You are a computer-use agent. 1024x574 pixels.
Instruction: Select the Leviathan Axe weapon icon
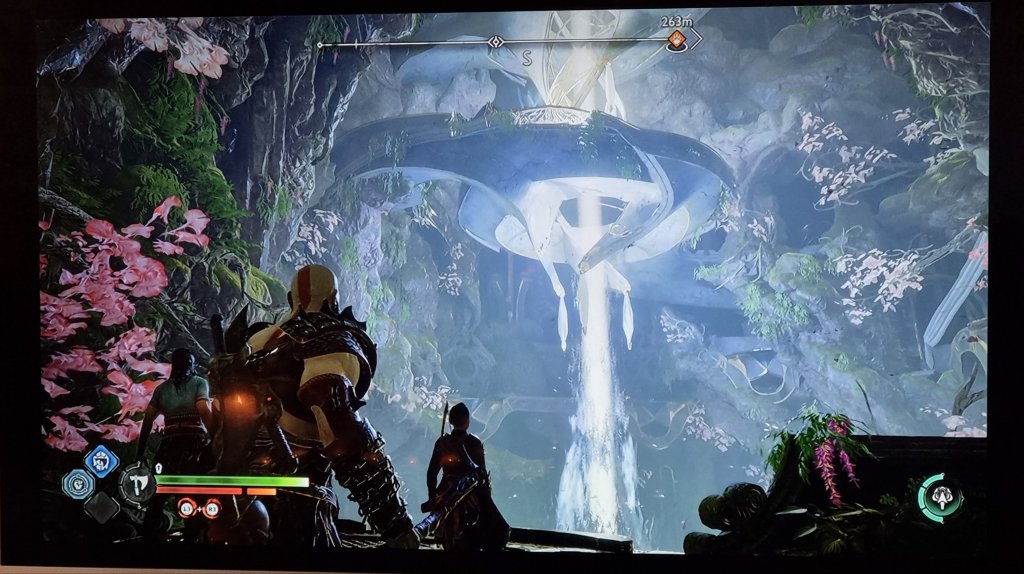tap(137, 485)
